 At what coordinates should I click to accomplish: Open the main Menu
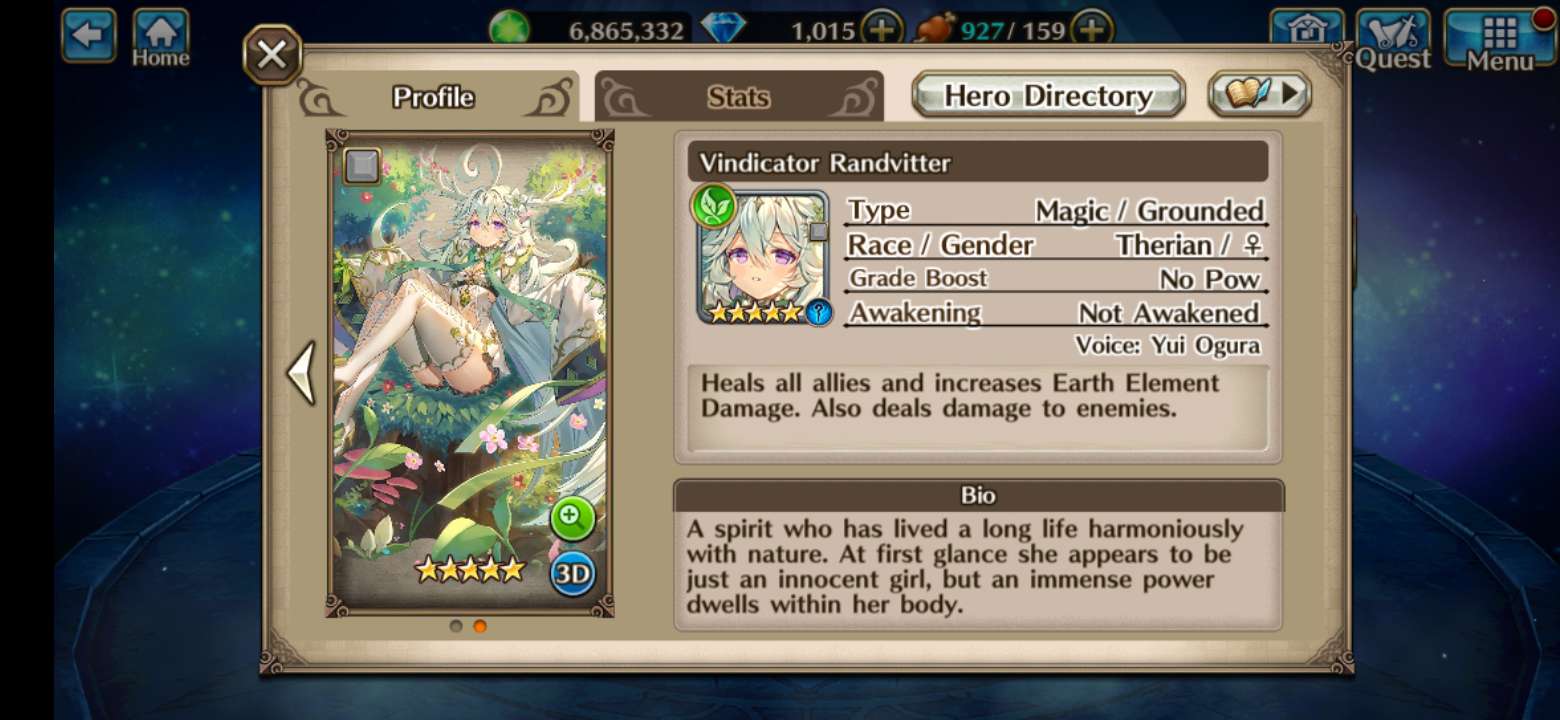1500,40
